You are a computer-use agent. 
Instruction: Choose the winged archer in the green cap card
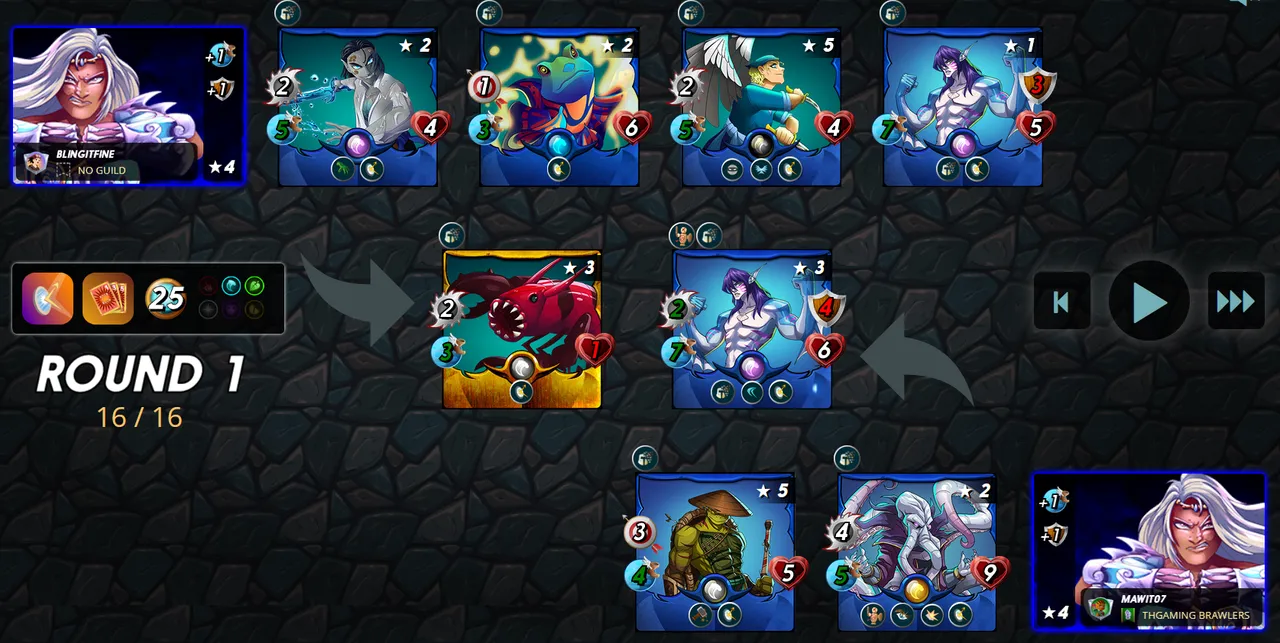(x=761, y=106)
